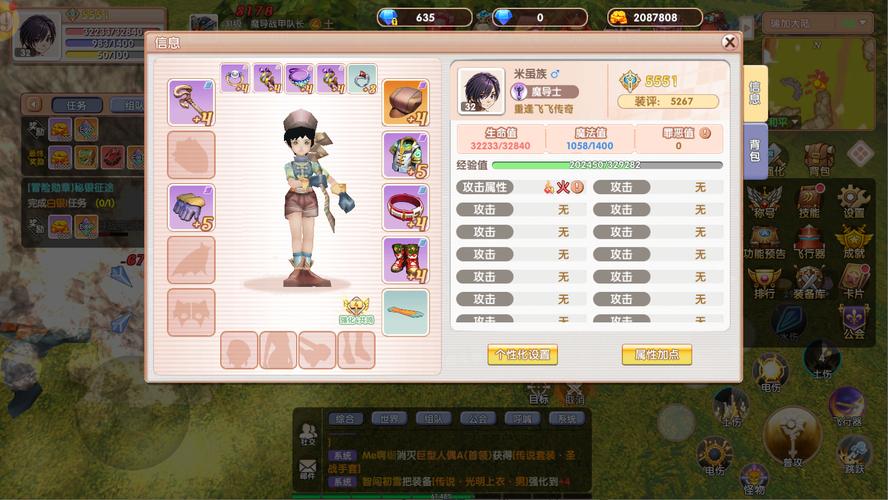Select the red boots equipment slot
This screenshot has width=888, height=500.
click(405, 259)
